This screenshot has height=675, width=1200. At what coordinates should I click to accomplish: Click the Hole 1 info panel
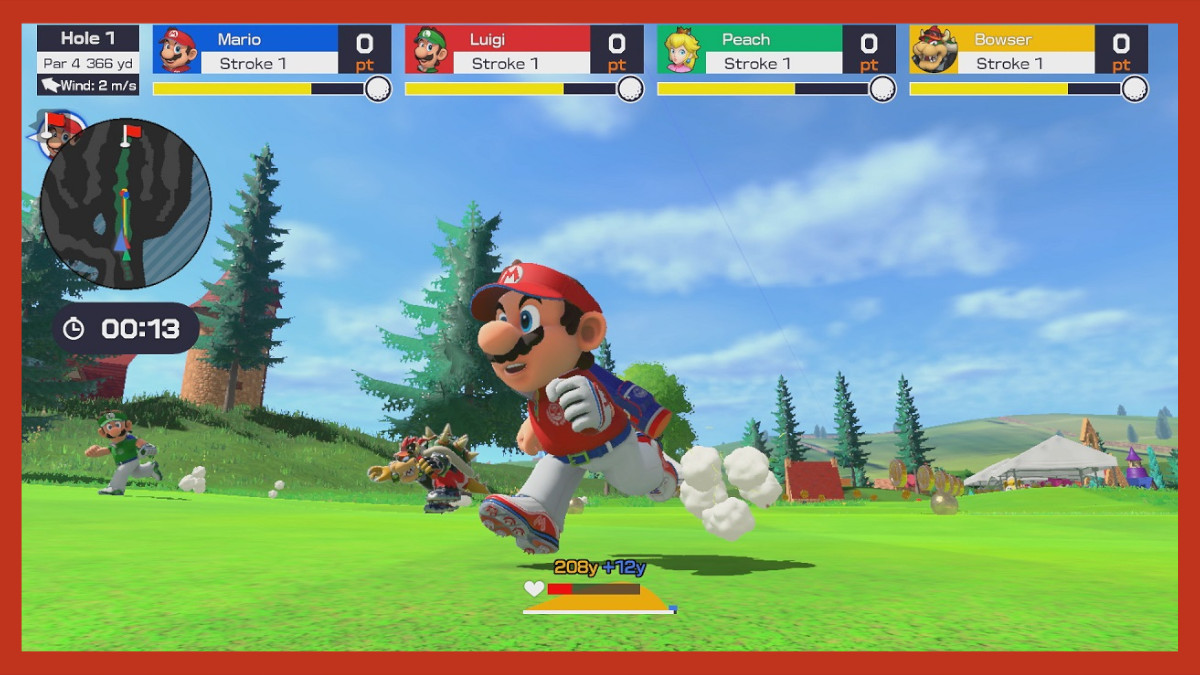[x=88, y=60]
